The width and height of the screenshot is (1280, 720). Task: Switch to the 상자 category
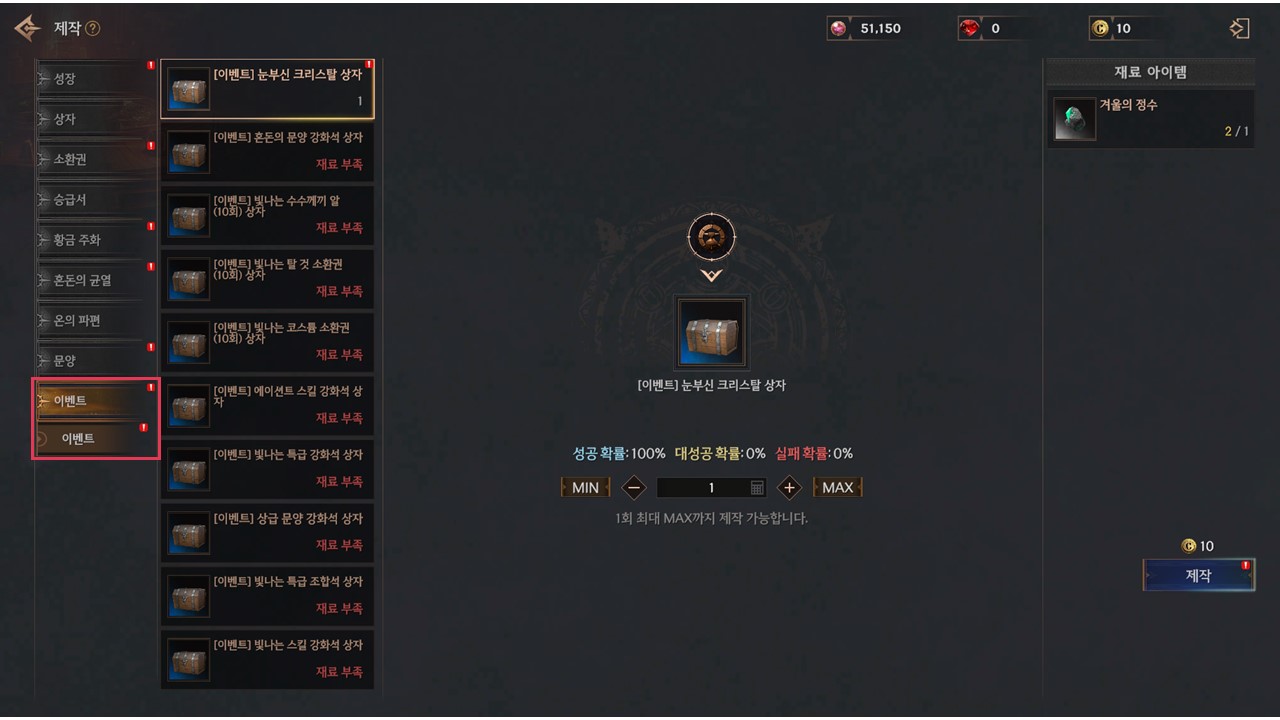coord(95,119)
